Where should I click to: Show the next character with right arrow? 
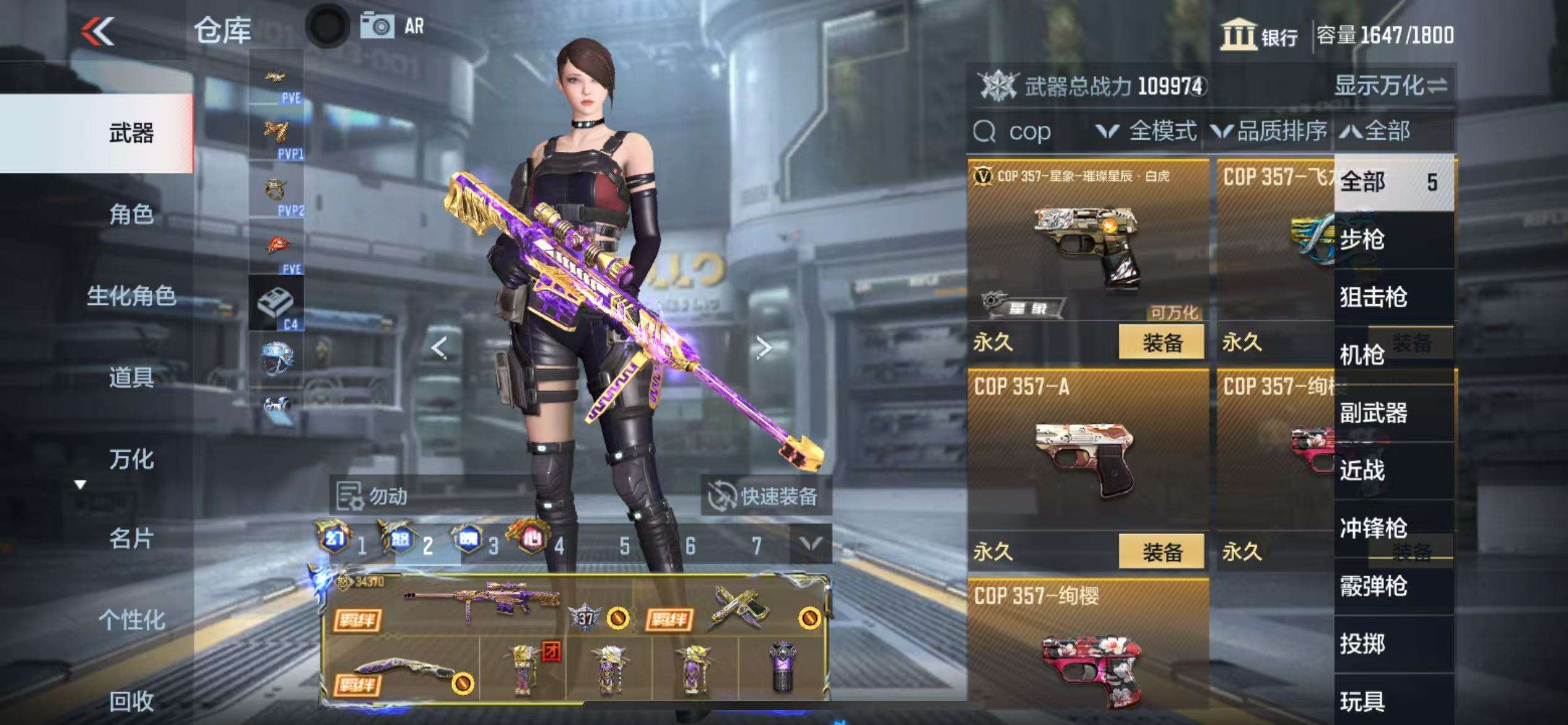pyautogui.click(x=764, y=348)
